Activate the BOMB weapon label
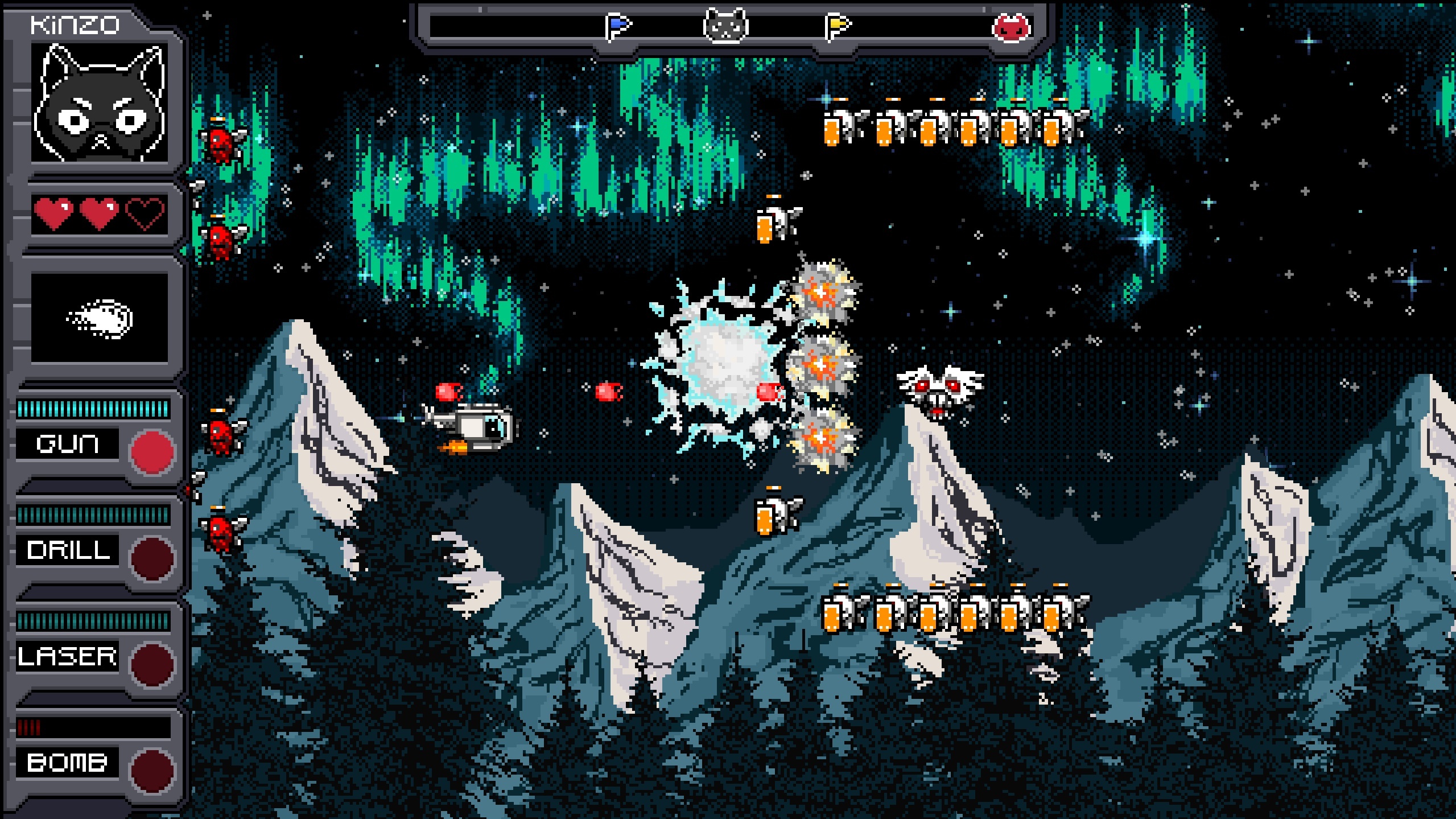The height and width of the screenshot is (819, 1456). 67,763
